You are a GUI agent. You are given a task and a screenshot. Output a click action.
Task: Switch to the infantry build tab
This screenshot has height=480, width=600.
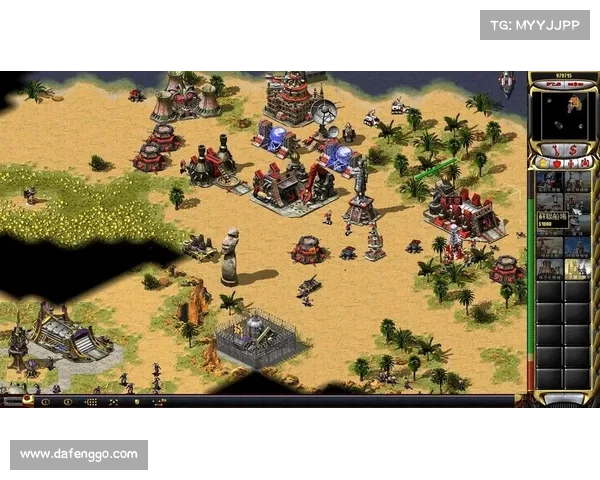coord(570,163)
